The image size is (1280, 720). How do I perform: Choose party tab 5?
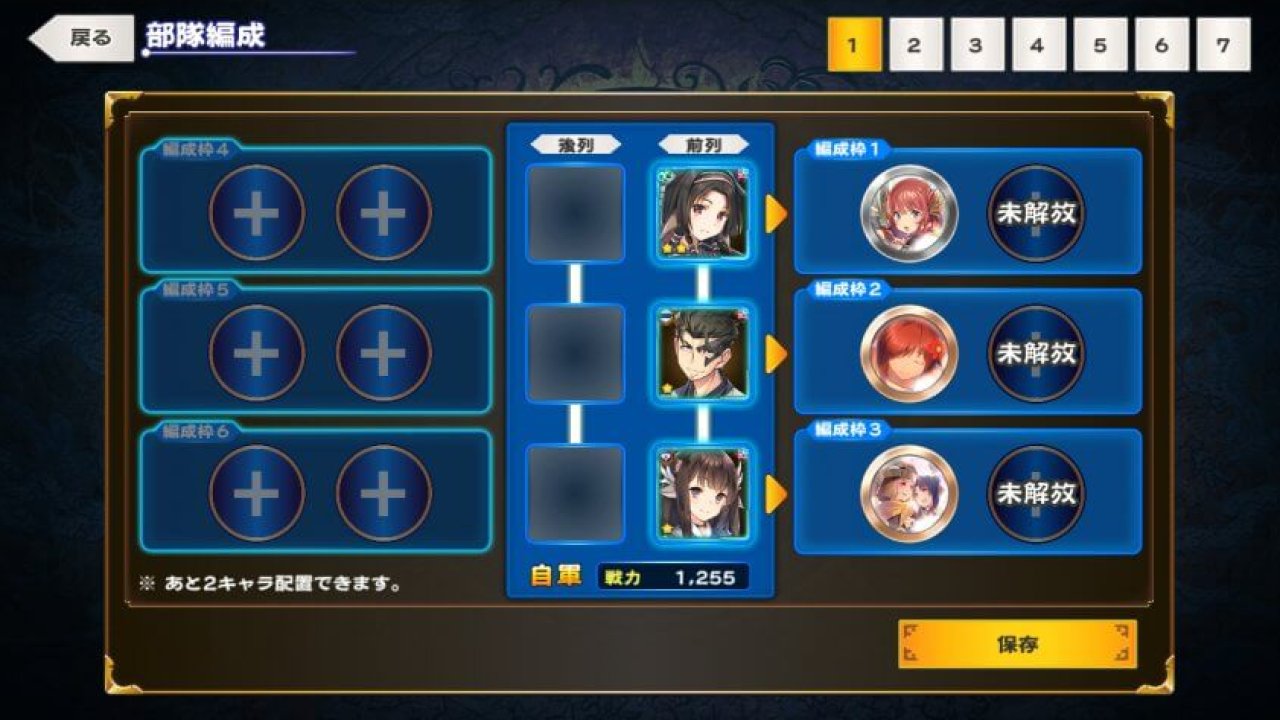tap(1100, 45)
